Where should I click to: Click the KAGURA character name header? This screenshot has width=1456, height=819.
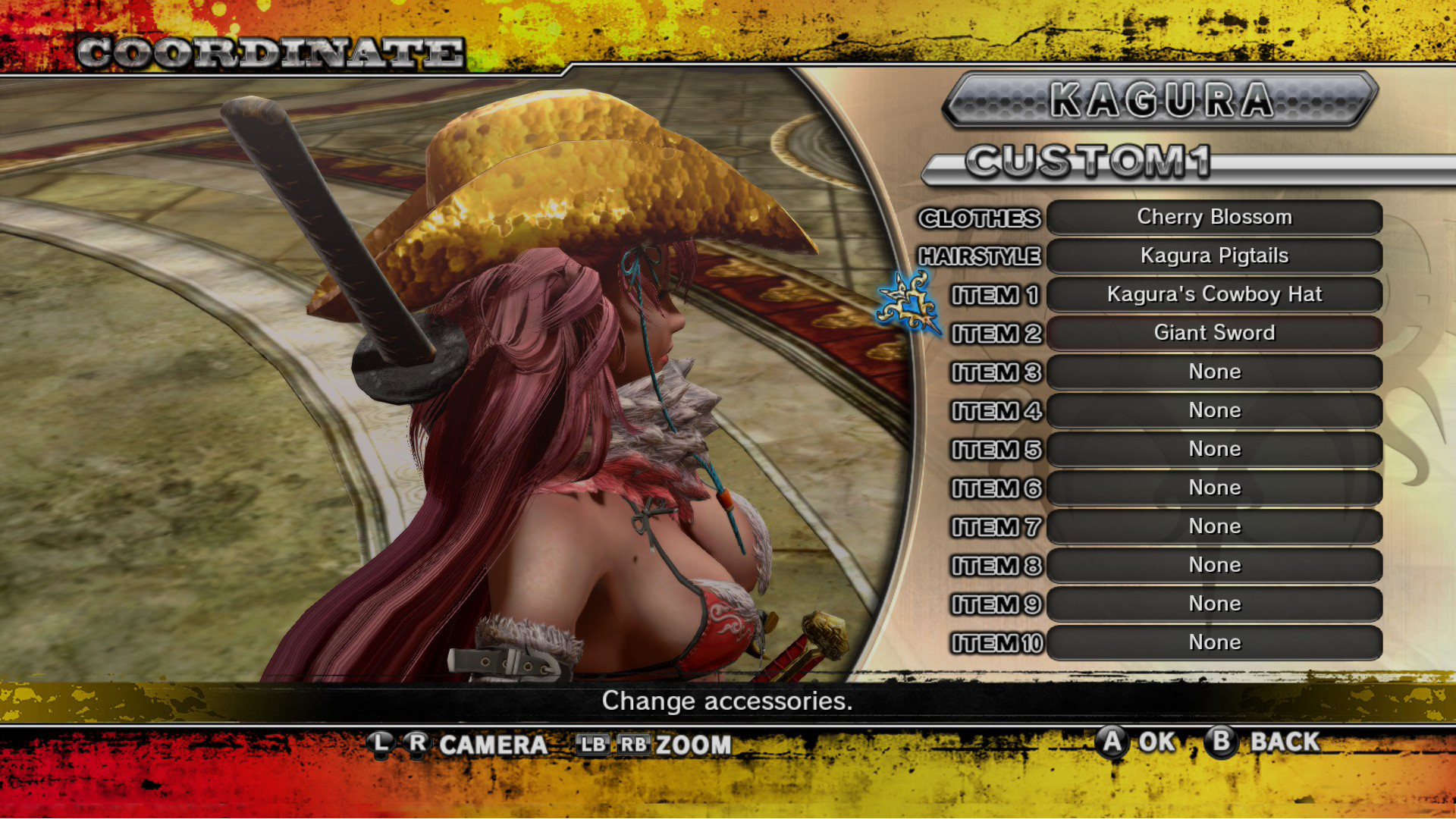tap(1160, 102)
